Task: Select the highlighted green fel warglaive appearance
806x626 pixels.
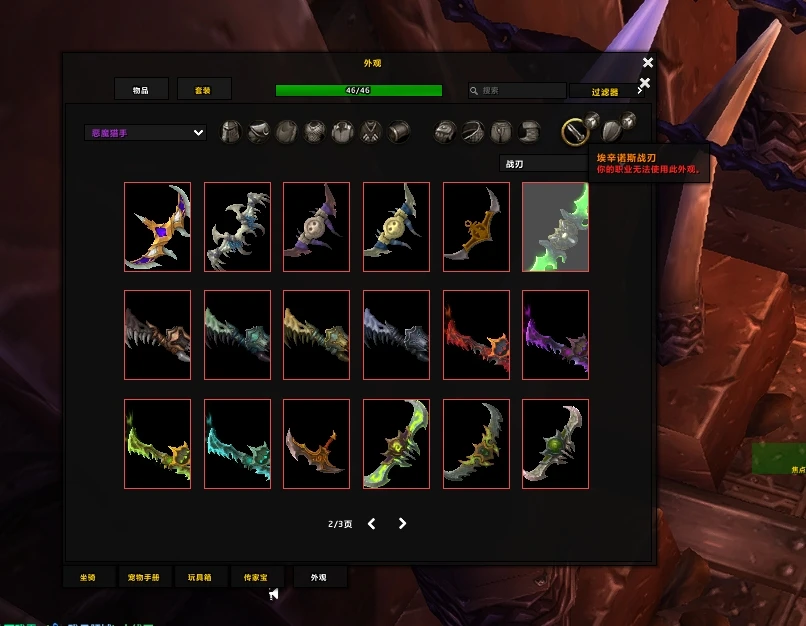Action: [555, 227]
